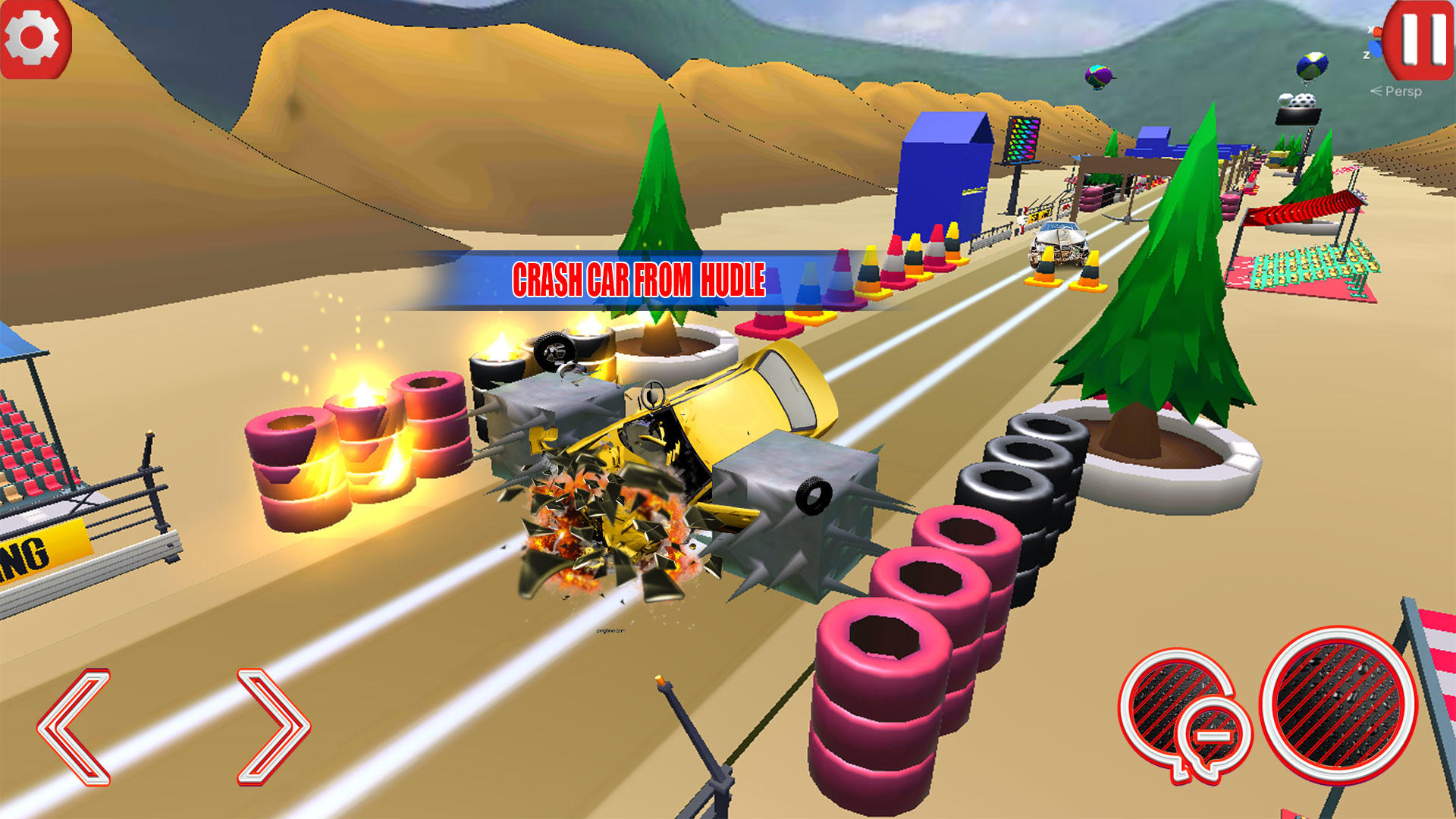Screen dimensions: 1456x819
Task: Expand the Persp projection selector
Action: [x=1398, y=92]
